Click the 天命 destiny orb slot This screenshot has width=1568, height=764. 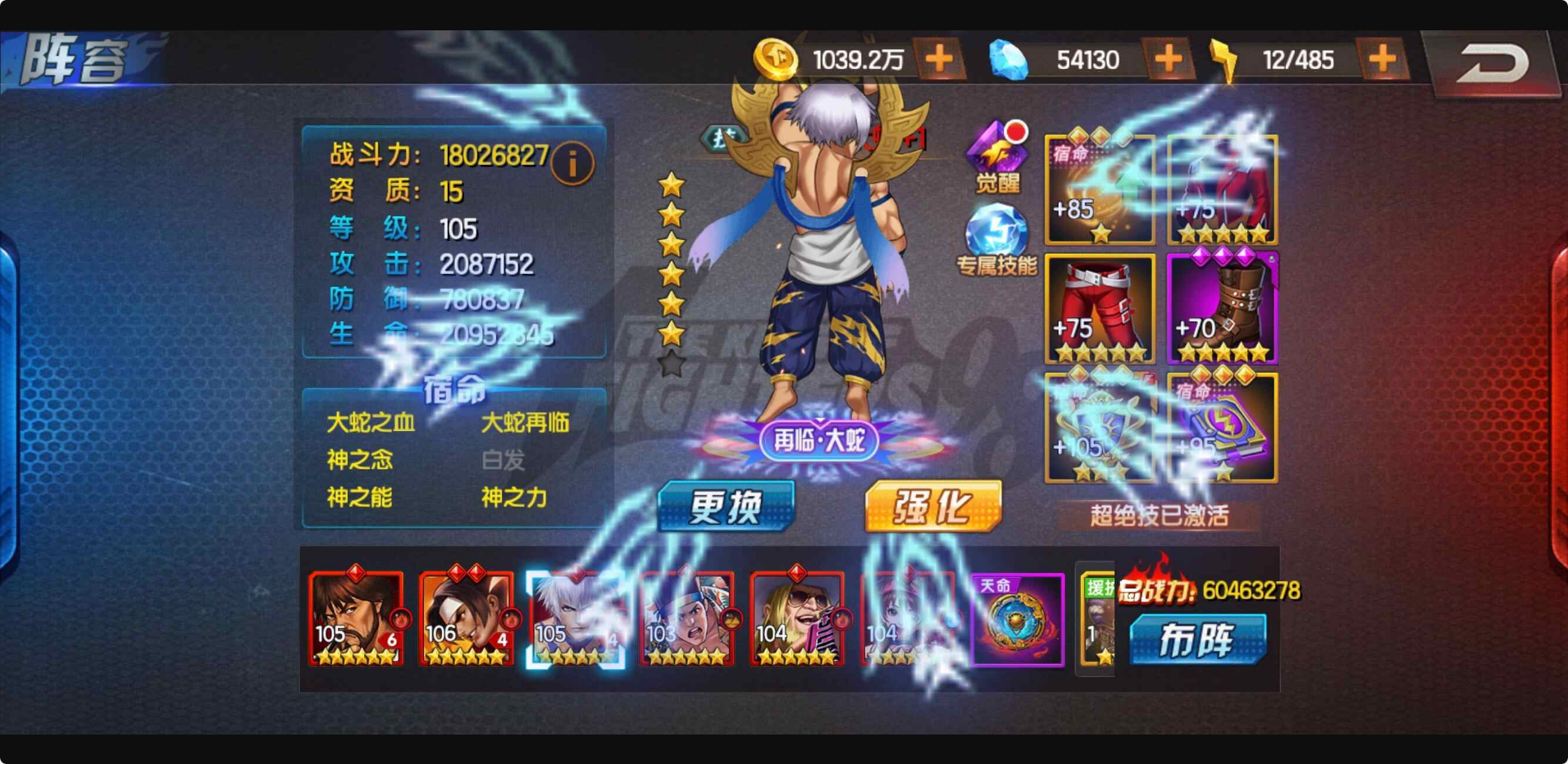click(x=1019, y=621)
